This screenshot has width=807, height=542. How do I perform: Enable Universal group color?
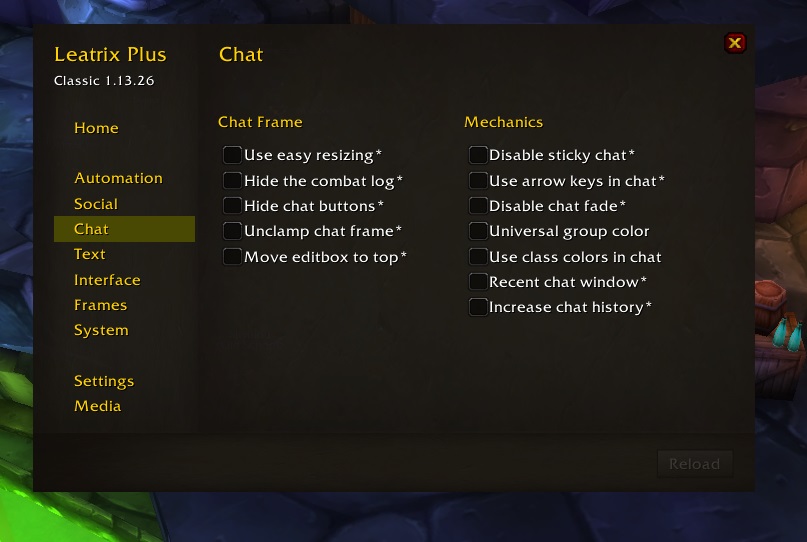coord(478,231)
